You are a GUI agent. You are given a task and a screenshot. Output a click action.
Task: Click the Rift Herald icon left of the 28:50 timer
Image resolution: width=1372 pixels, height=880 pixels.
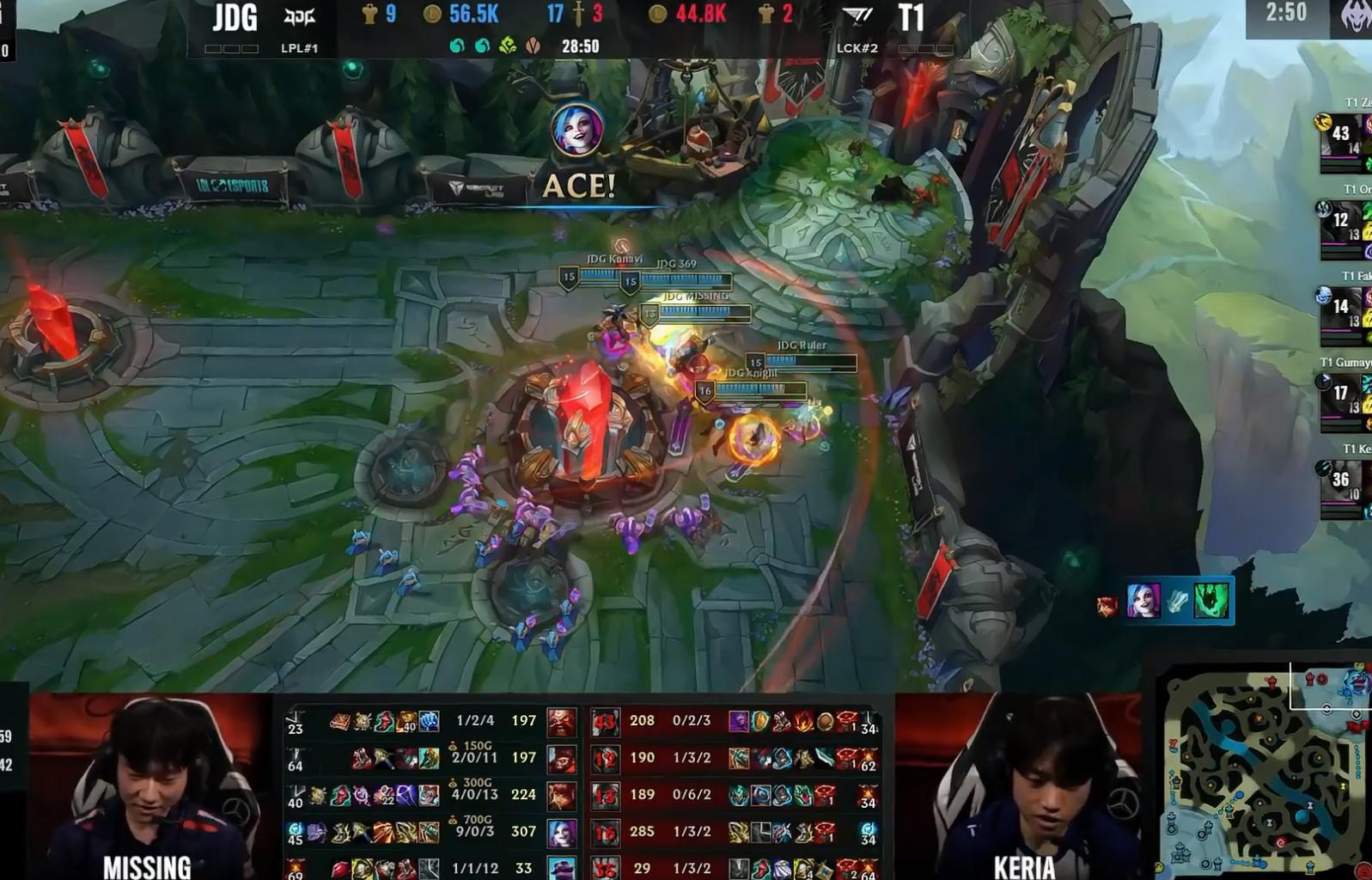[x=533, y=43]
